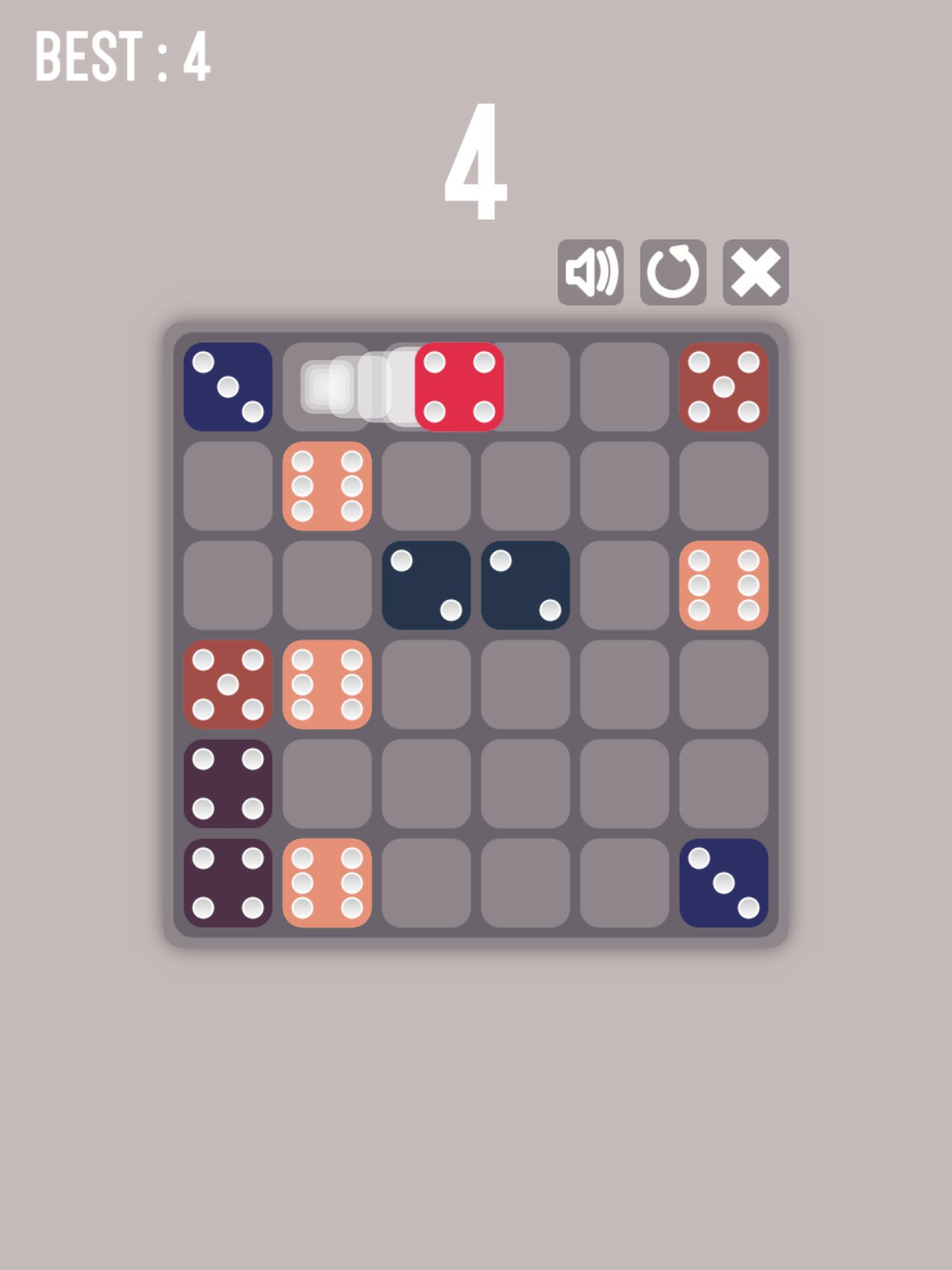This screenshot has height=1270, width=952.
Task: Click the BEST : 4 score text
Action: point(123,56)
